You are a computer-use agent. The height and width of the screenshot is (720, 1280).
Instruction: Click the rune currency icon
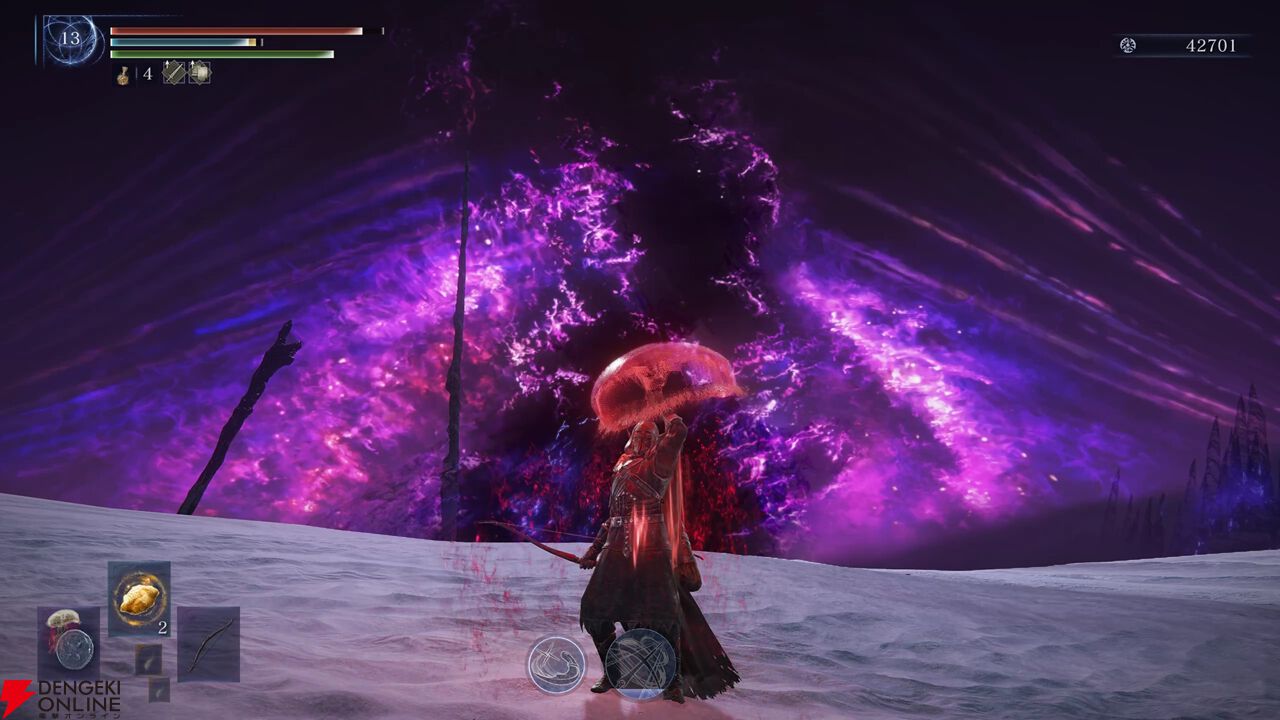click(1128, 45)
